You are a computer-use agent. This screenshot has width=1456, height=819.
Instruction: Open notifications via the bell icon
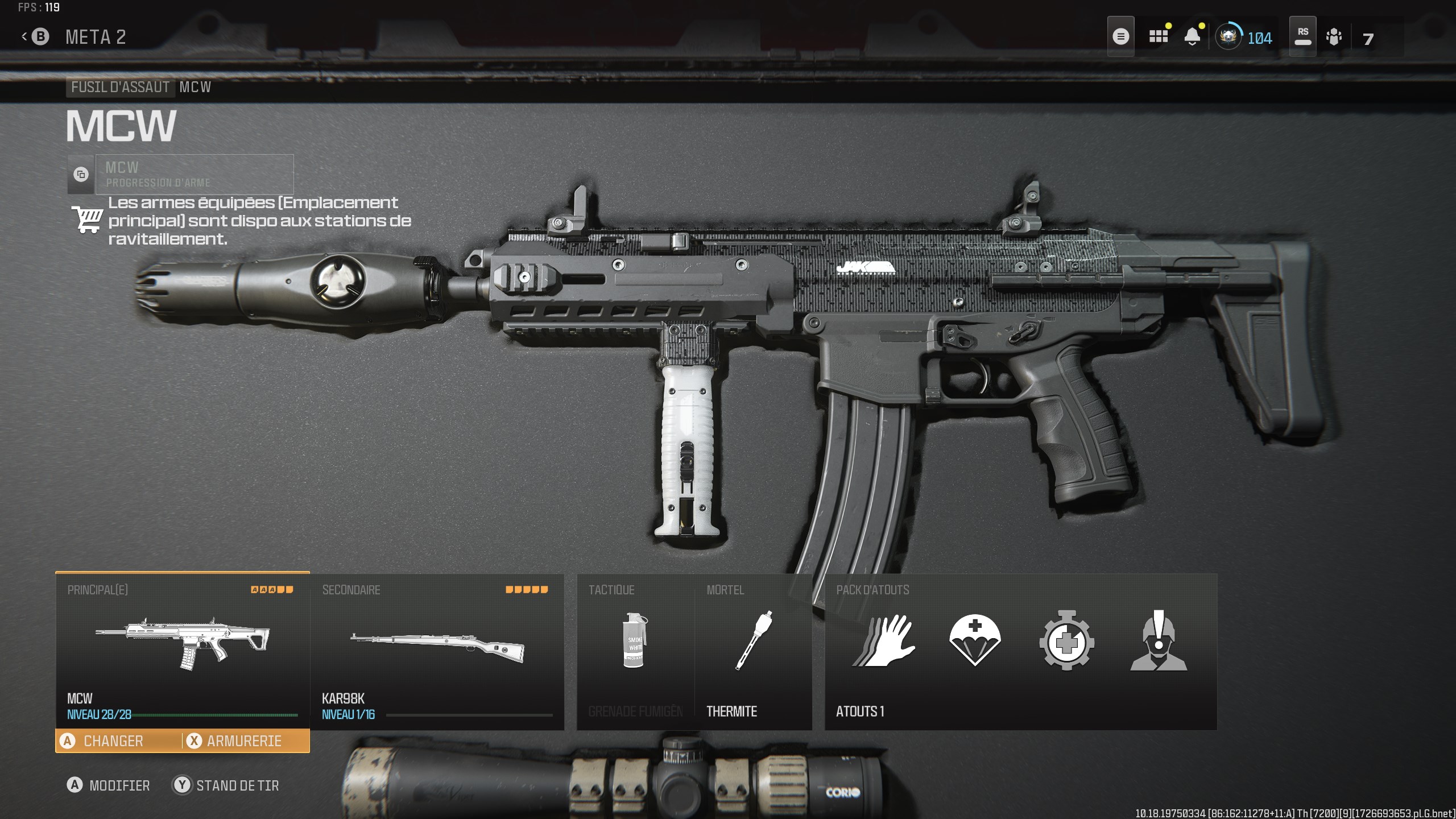point(1193,36)
